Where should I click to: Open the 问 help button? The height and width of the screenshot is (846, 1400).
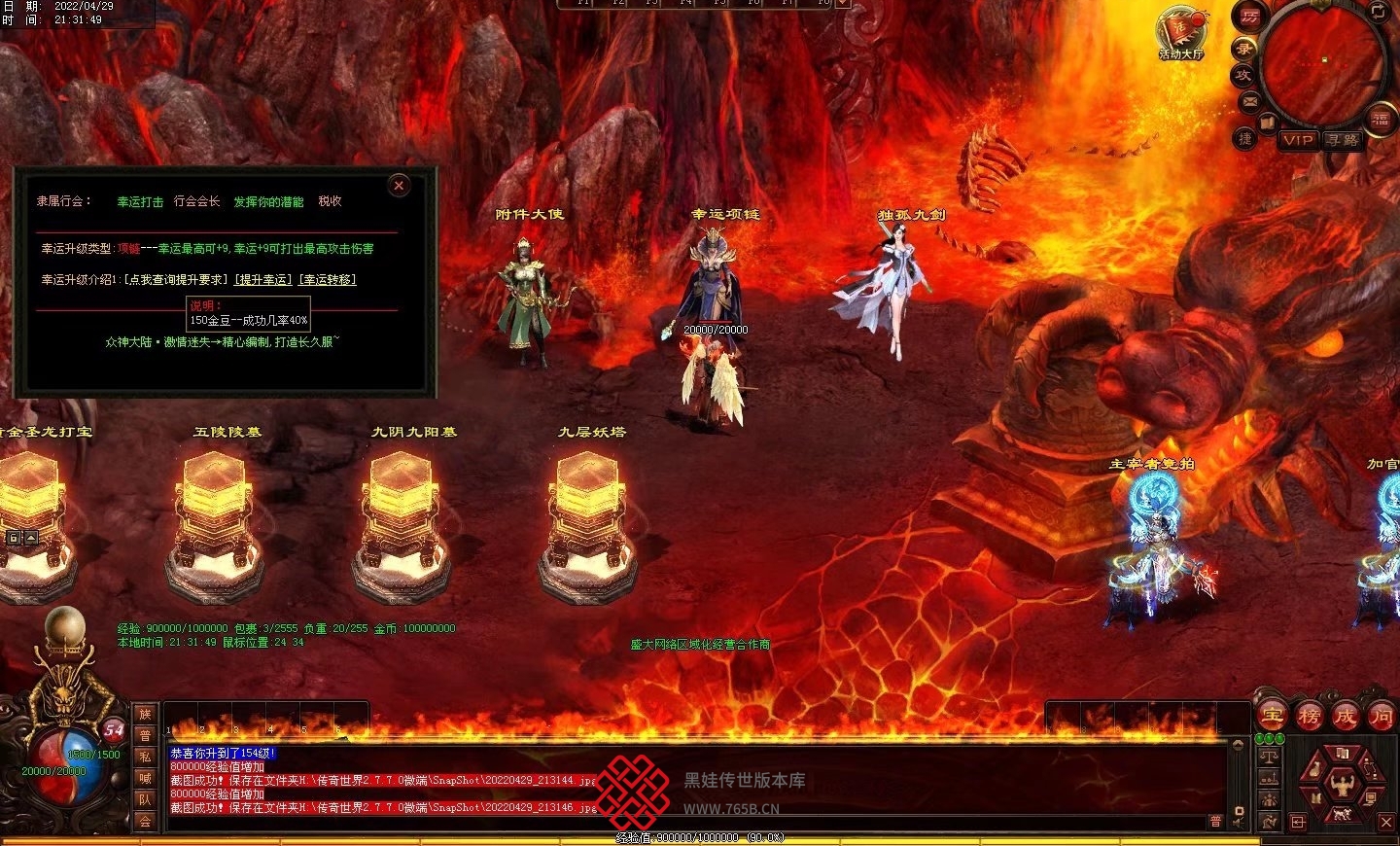[x=1381, y=717]
